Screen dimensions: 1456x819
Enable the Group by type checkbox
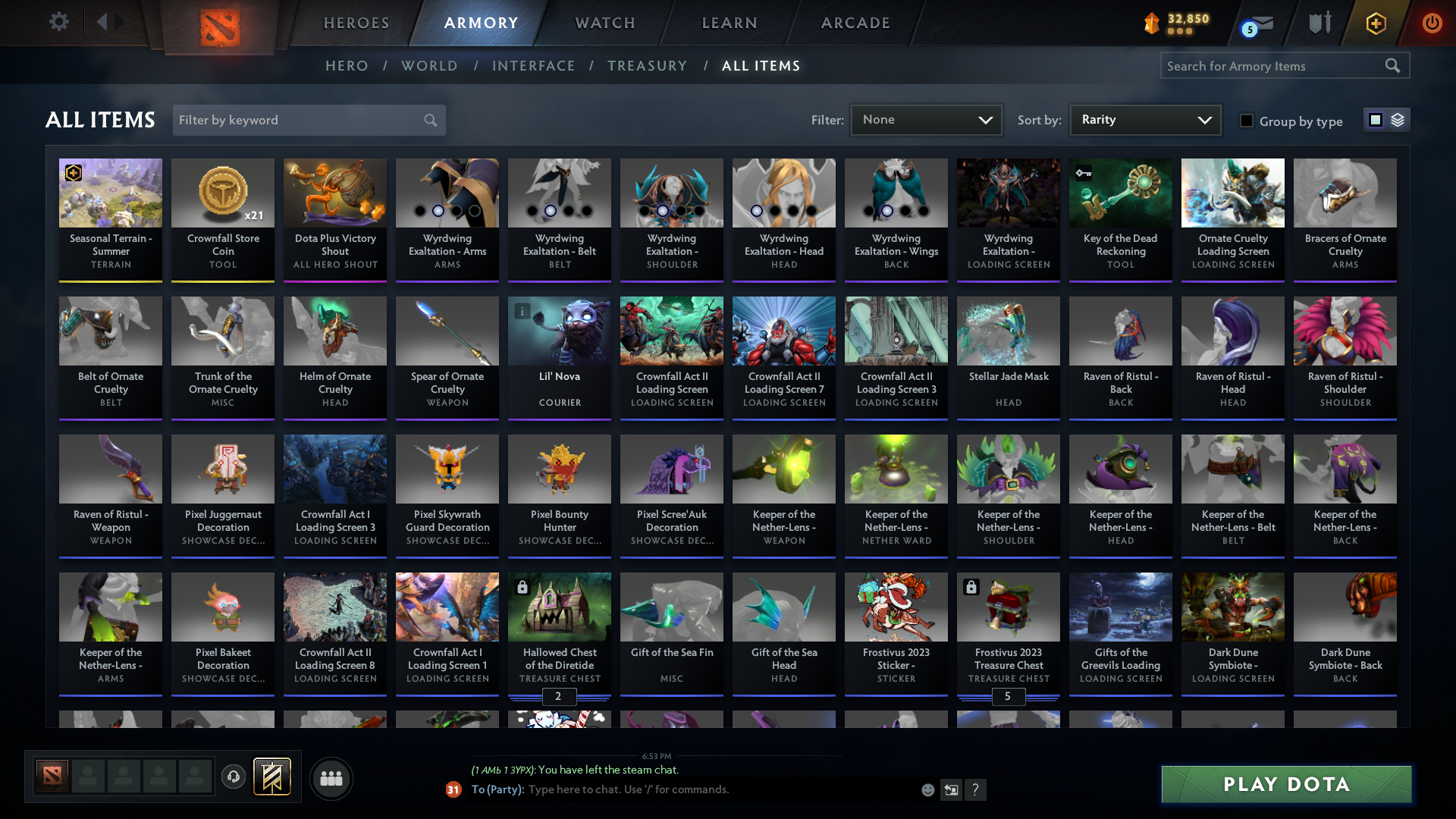(x=1247, y=121)
